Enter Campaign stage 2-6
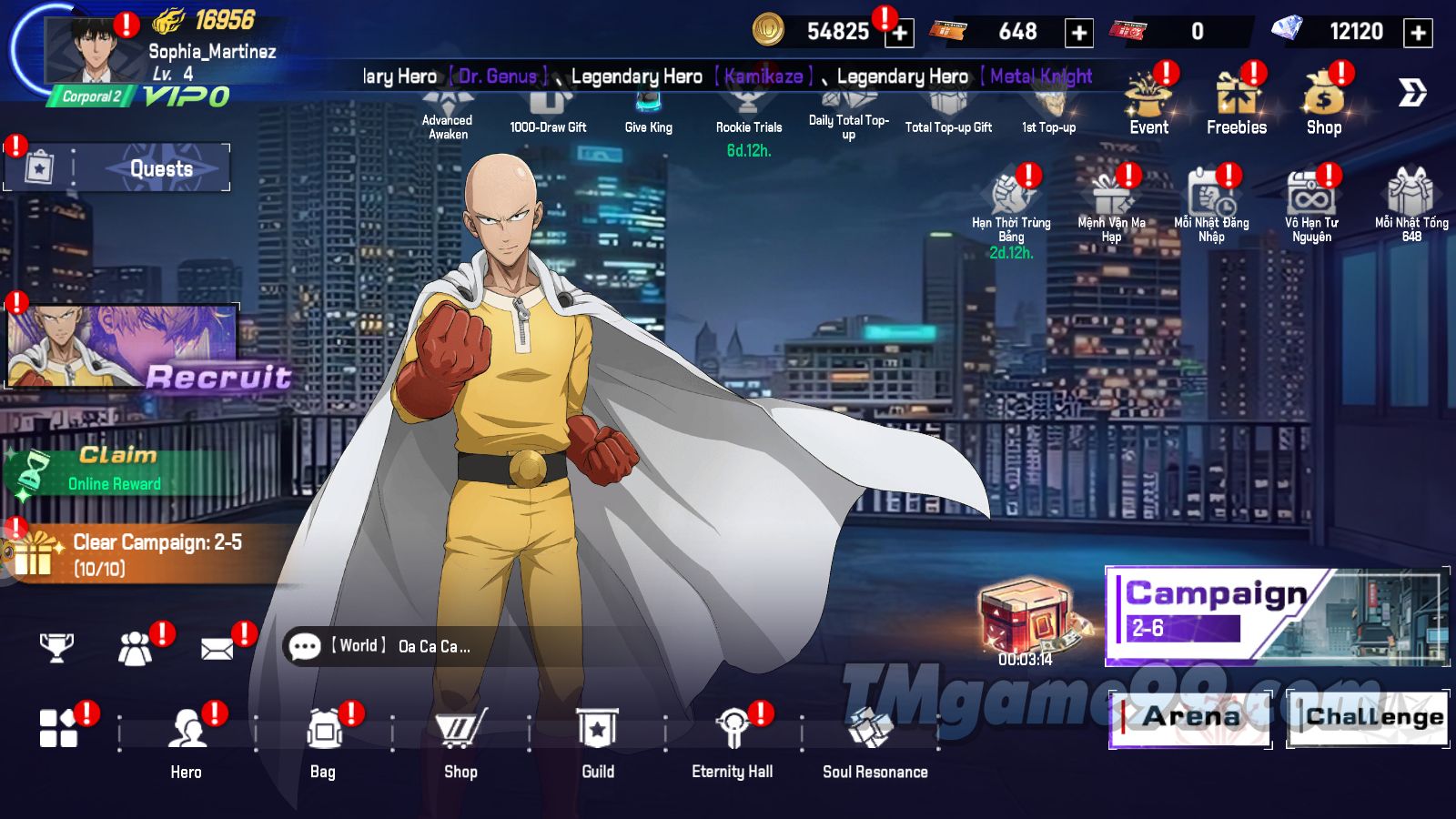Image resolution: width=1456 pixels, height=819 pixels. pos(1274,615)
